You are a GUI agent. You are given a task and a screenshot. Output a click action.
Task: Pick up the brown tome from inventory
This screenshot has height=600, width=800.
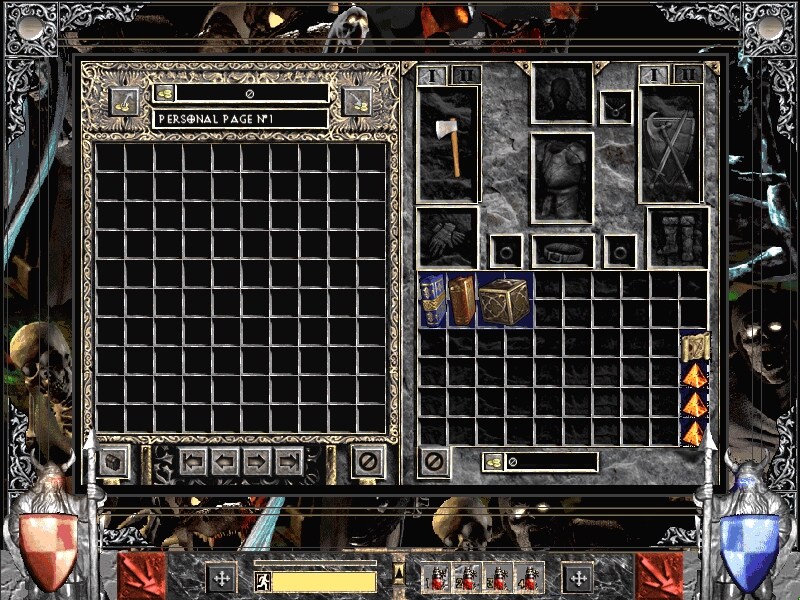[461, 300]
